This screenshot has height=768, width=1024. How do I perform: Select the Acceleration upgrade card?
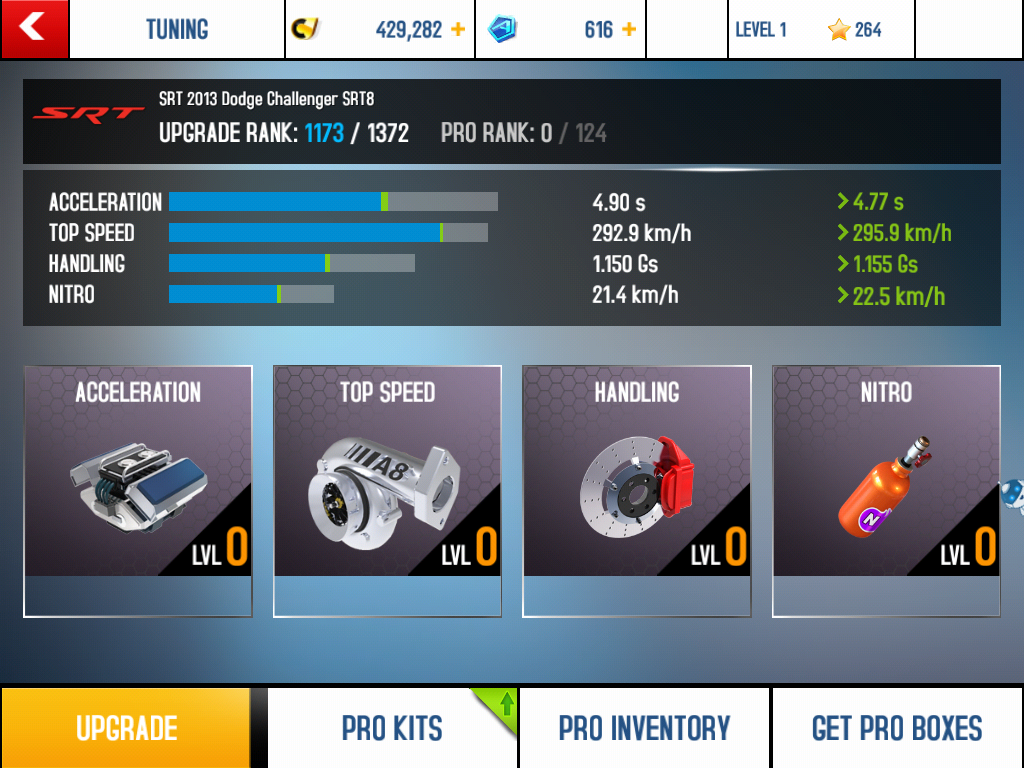[x=138, y=490]
